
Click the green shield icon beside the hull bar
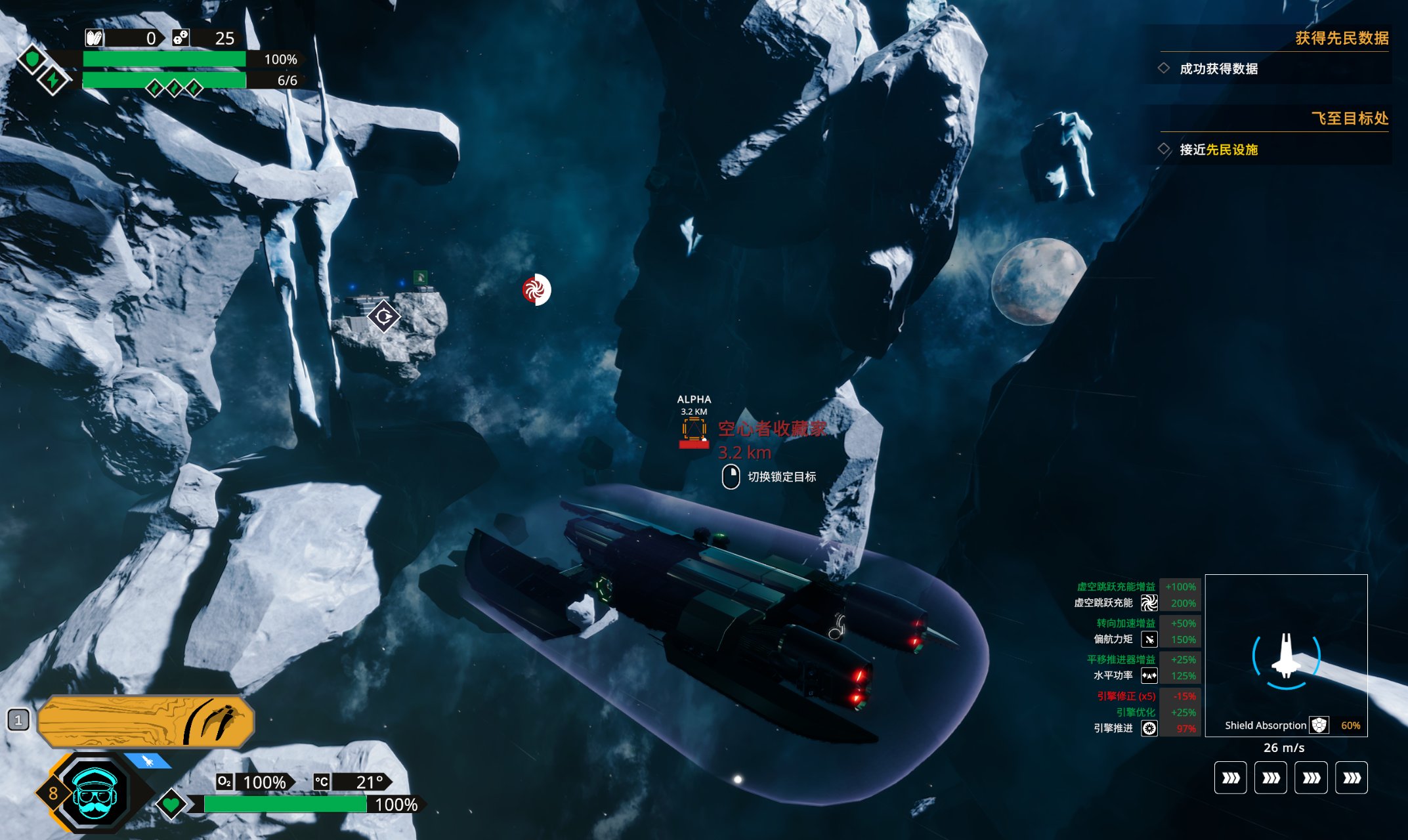32,60
